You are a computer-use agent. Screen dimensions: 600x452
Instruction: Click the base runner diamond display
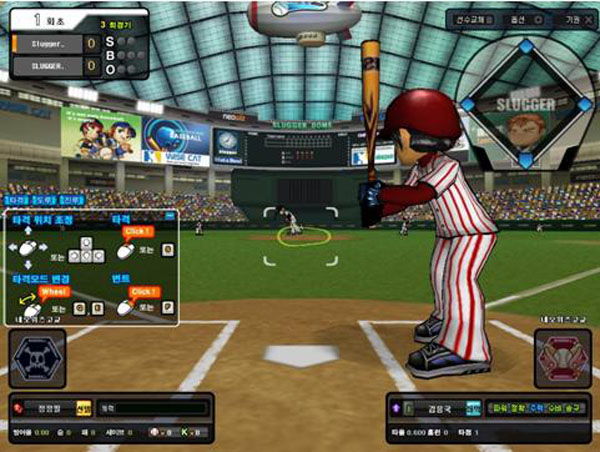pos(524,104)
